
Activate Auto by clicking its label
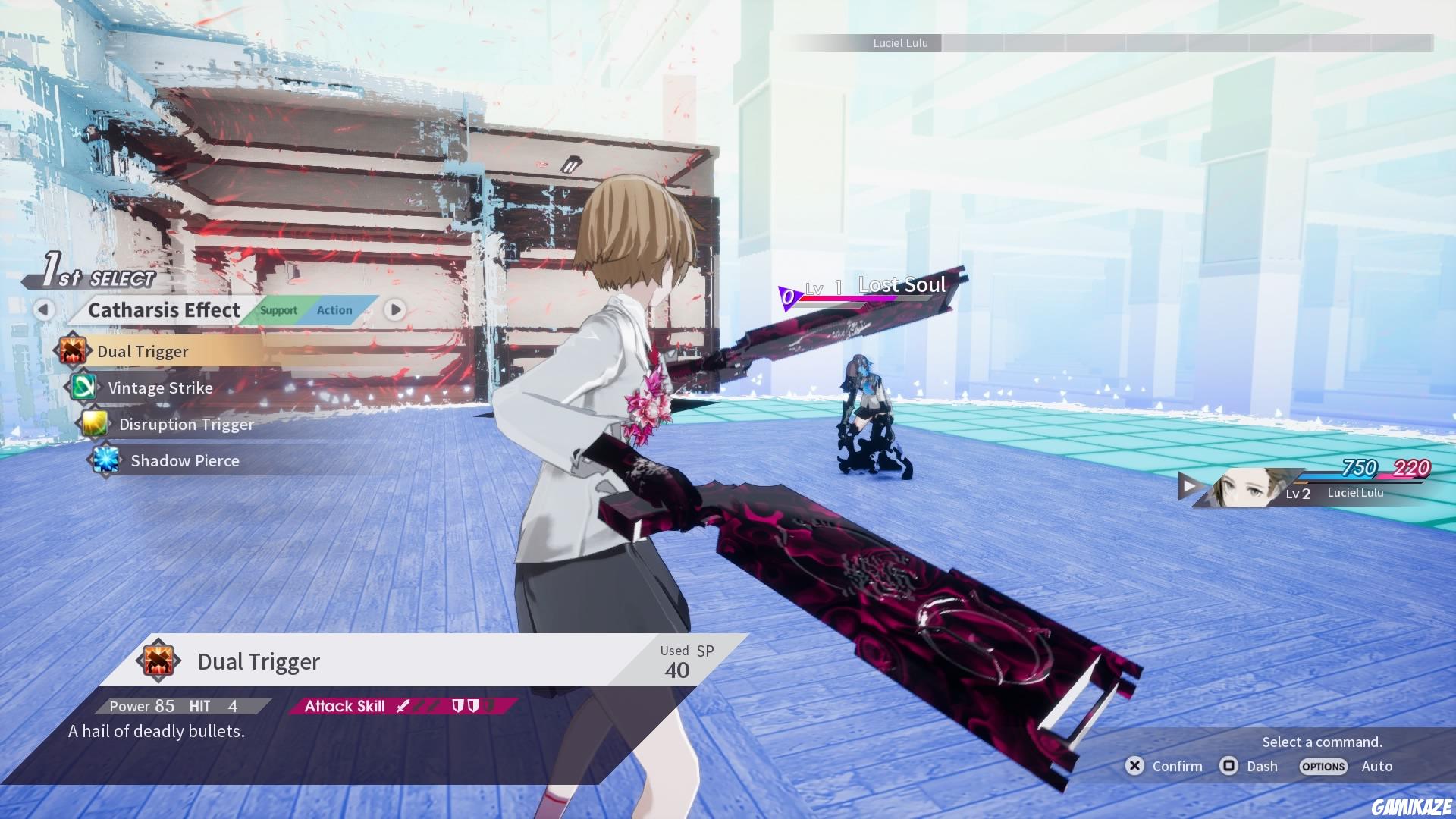[1377, 766]
